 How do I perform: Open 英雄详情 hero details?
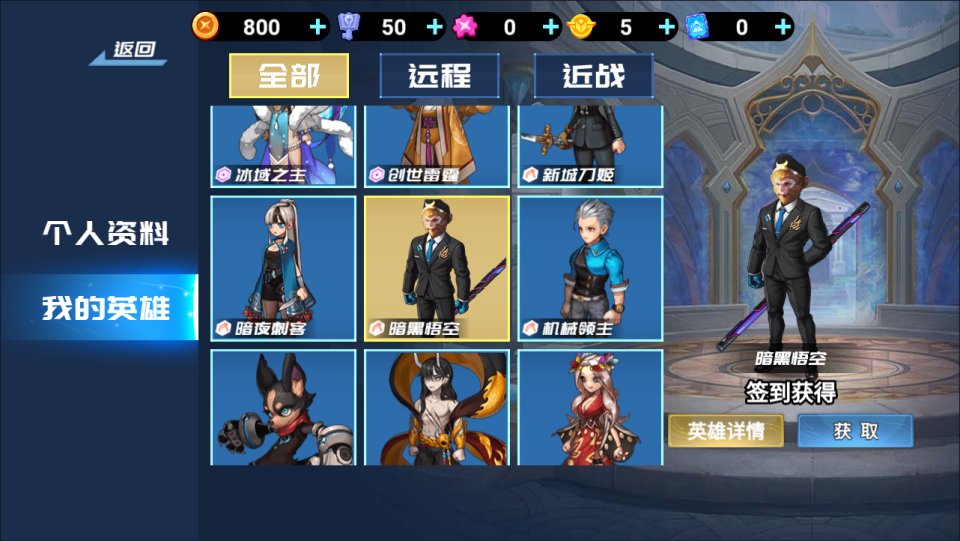726,431
